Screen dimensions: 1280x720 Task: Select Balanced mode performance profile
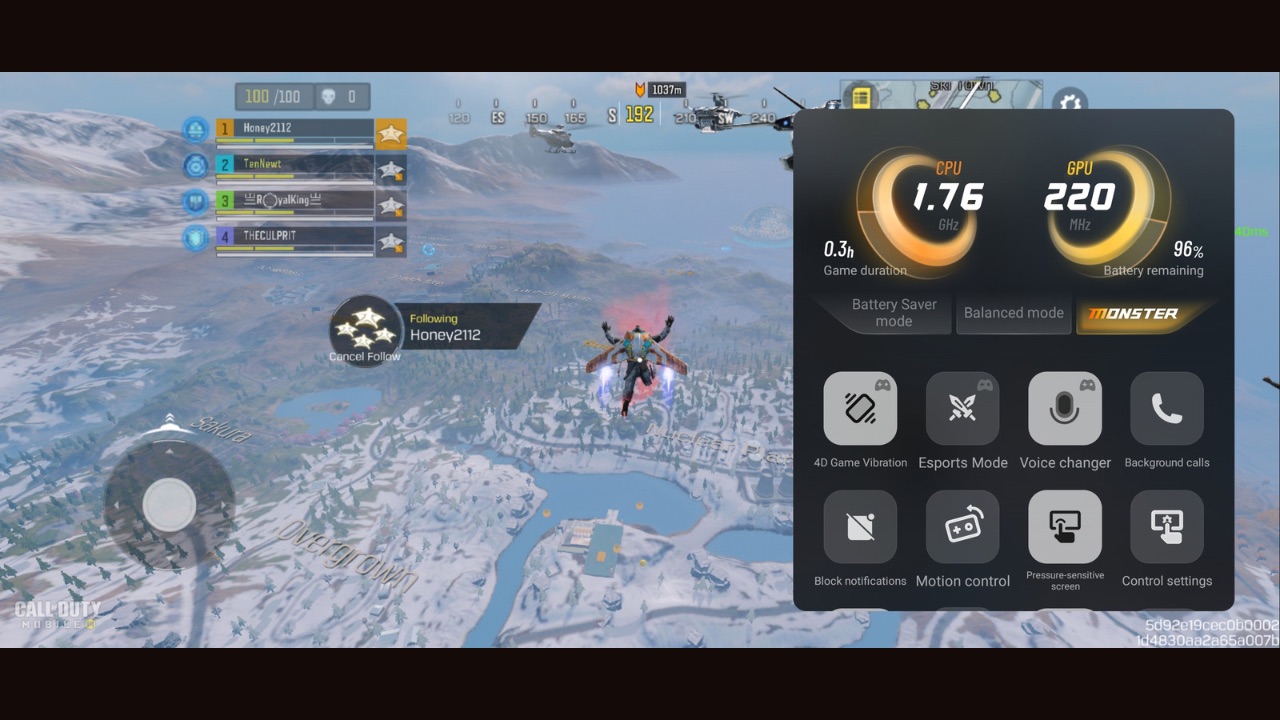tap(1013, 313)
